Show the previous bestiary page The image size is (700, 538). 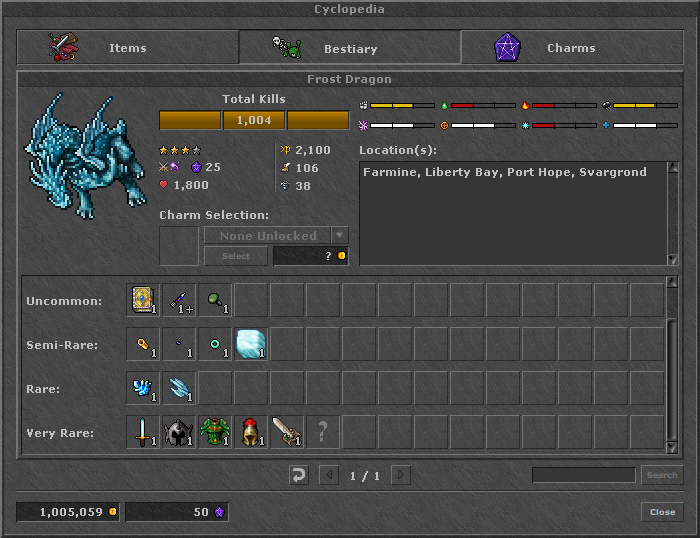tap(328, 475)
